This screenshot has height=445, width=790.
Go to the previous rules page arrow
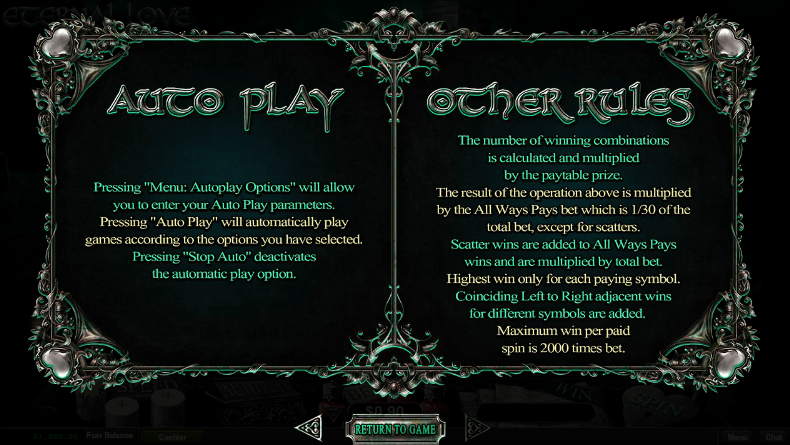pos(311,429)
